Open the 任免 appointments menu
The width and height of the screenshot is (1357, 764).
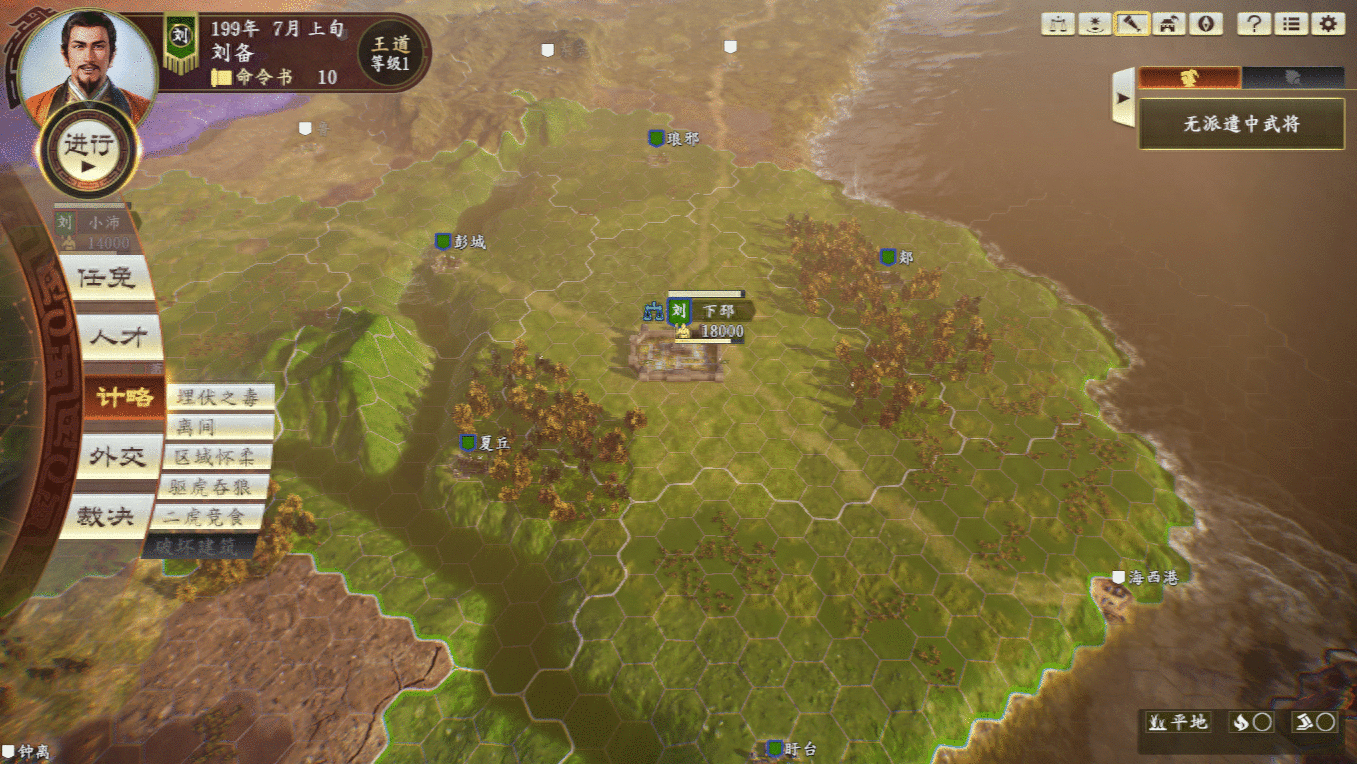[x=106, y=278]
